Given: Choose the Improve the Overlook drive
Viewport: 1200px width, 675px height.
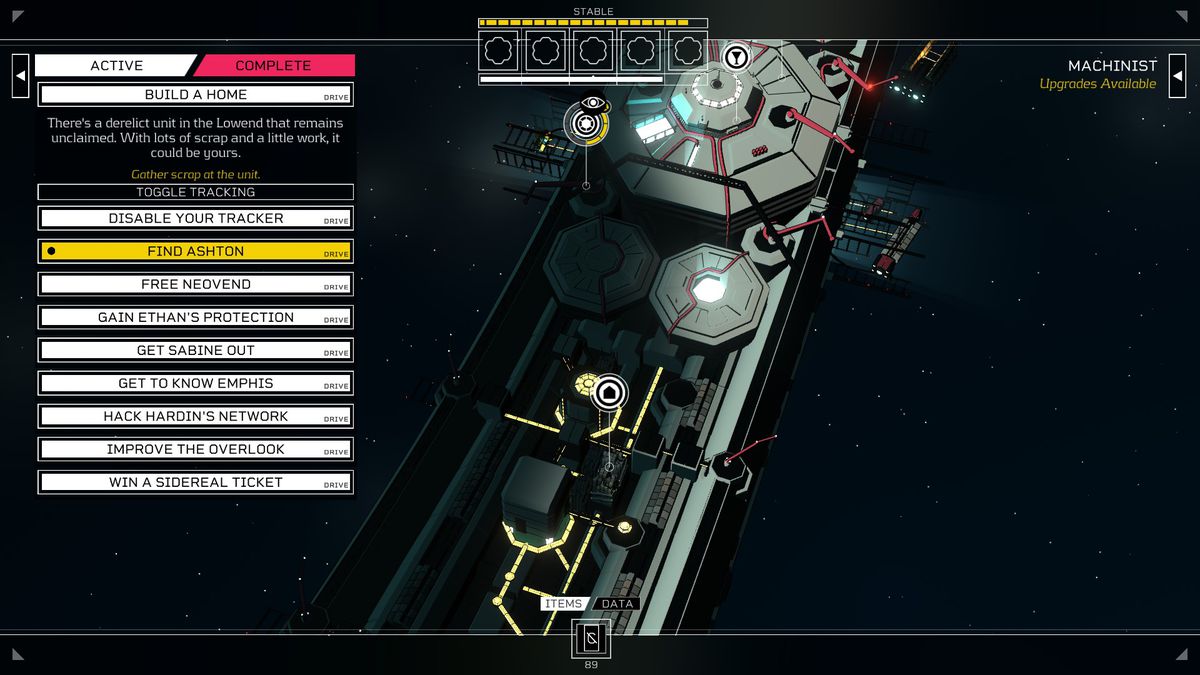Looking at the screenshot, I should pyautogui.click(x=195, y=449).
